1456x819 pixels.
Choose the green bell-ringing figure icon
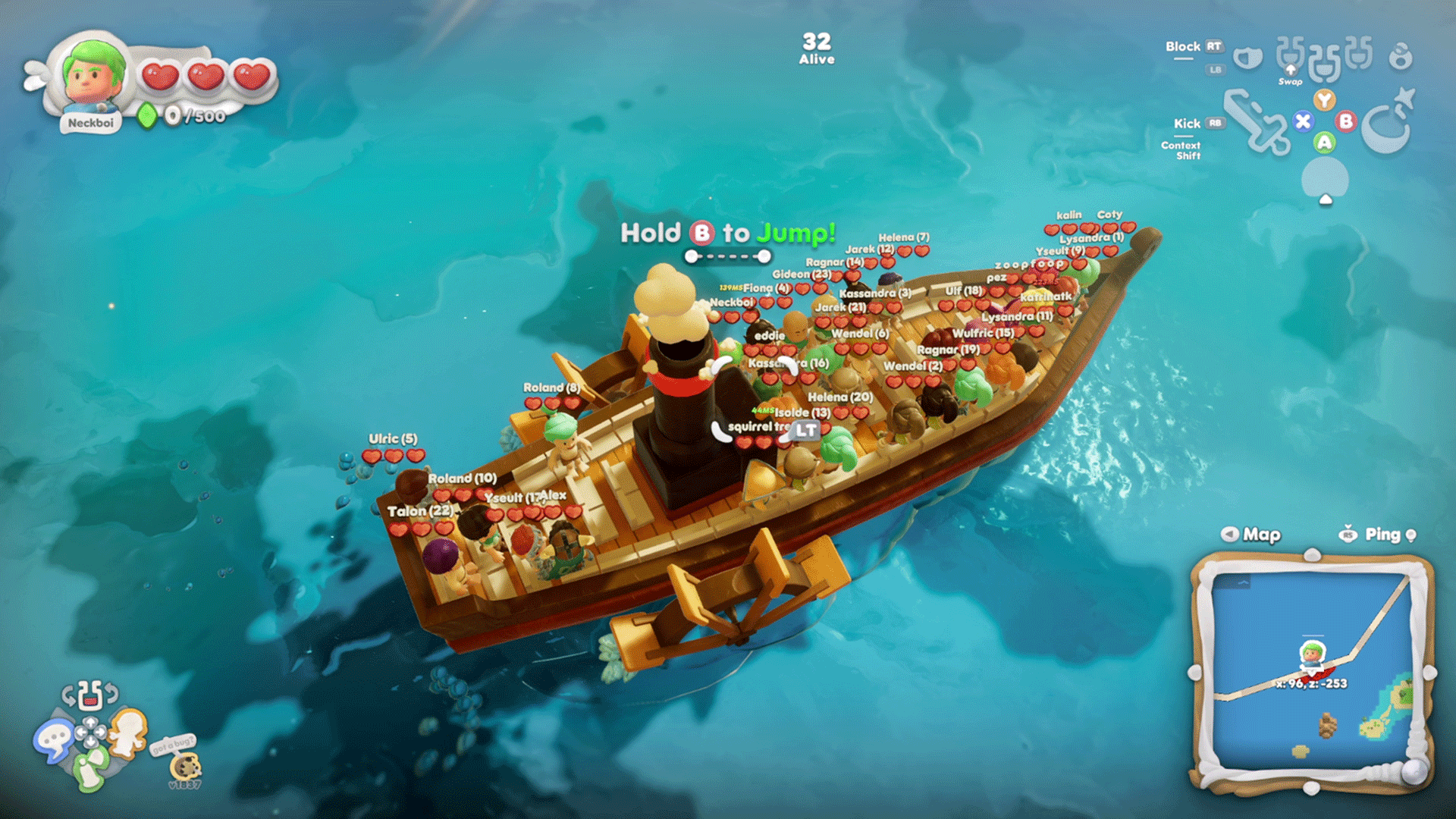click(x=91, y=767)
